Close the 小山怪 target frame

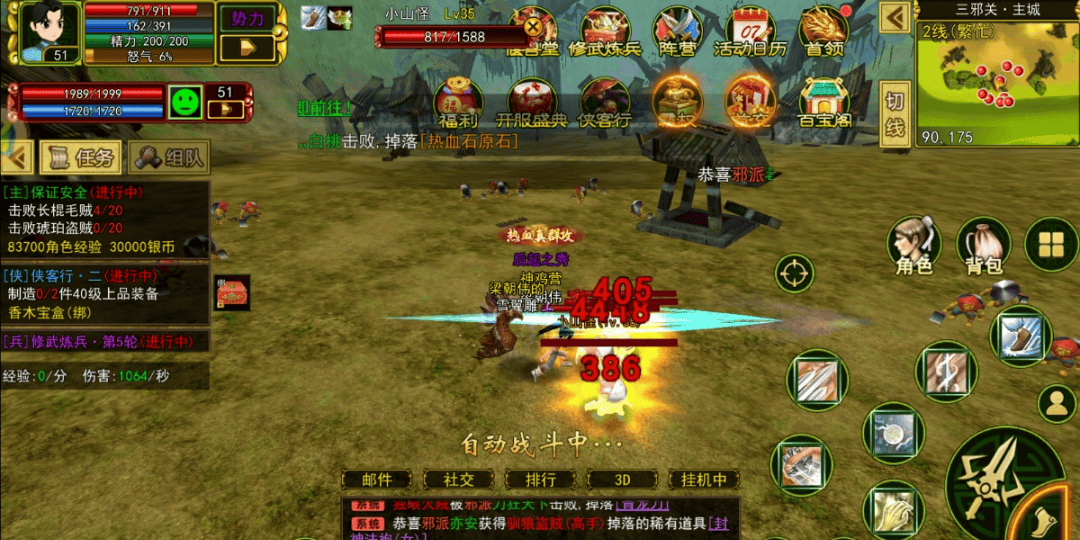534,27
